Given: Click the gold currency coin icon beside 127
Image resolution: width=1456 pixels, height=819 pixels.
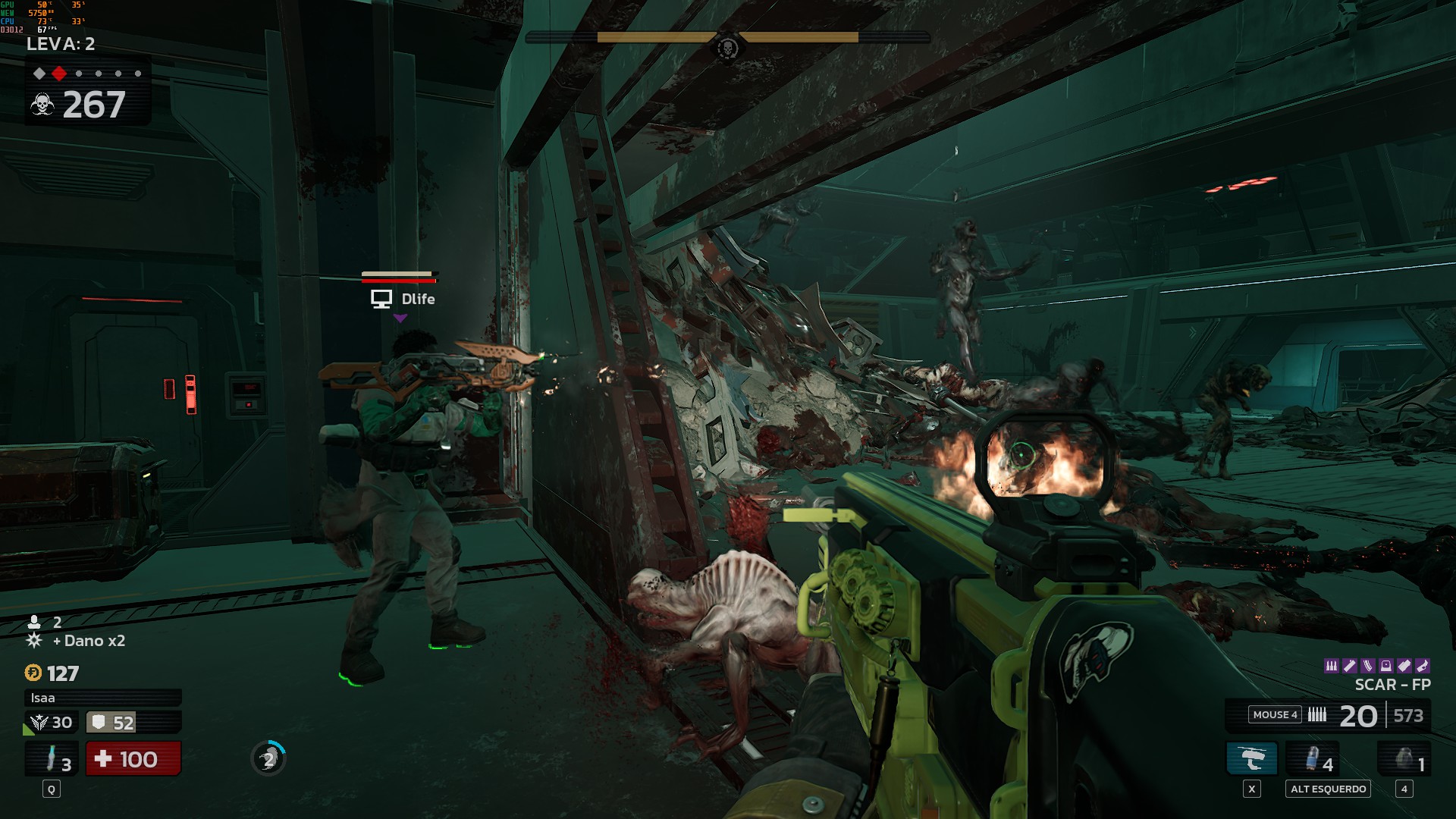Looking at the screenshot, I should pyautogui.click(x=33, y=673).
